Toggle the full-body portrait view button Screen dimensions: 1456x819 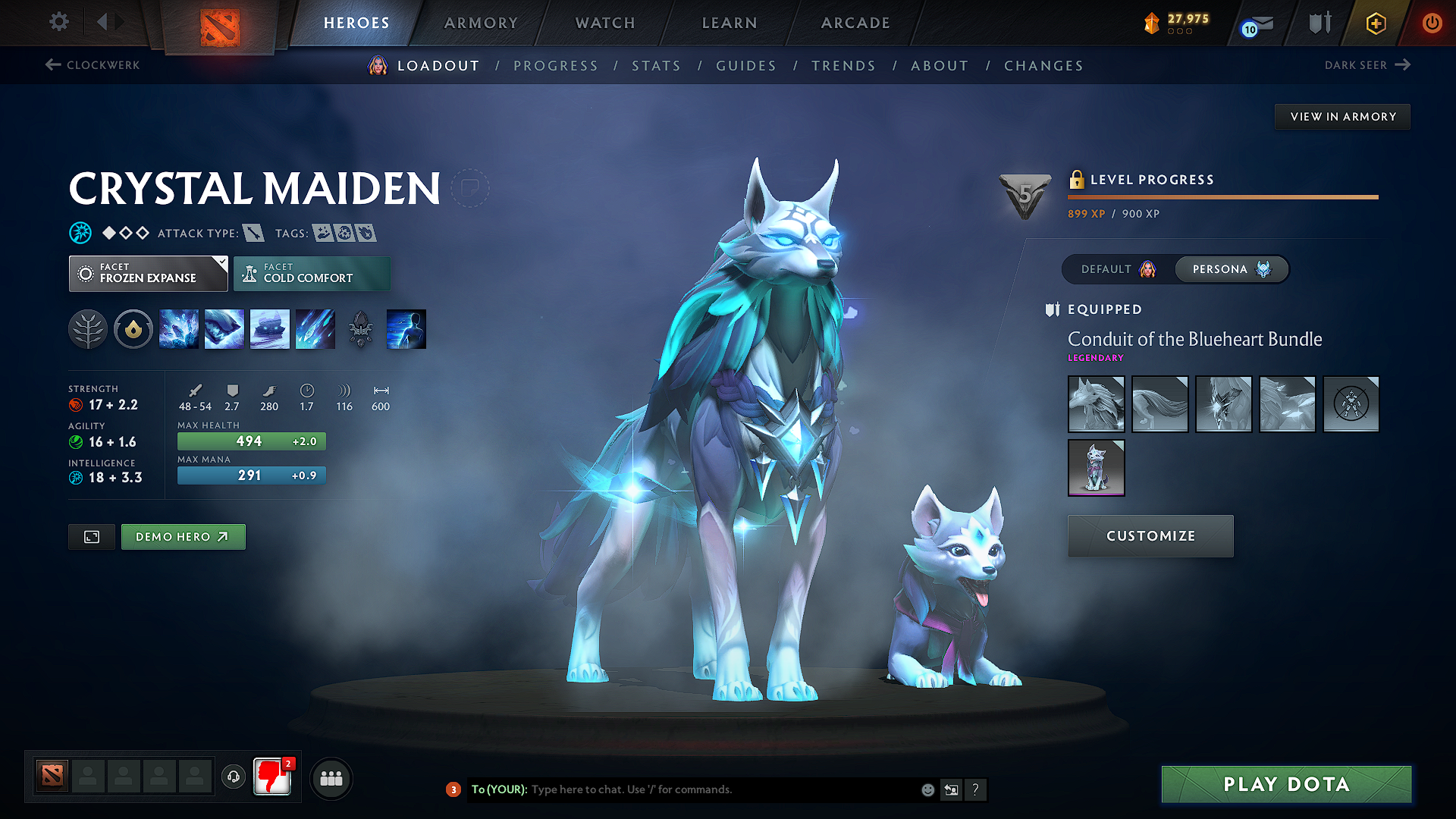(x=91, y=536)
